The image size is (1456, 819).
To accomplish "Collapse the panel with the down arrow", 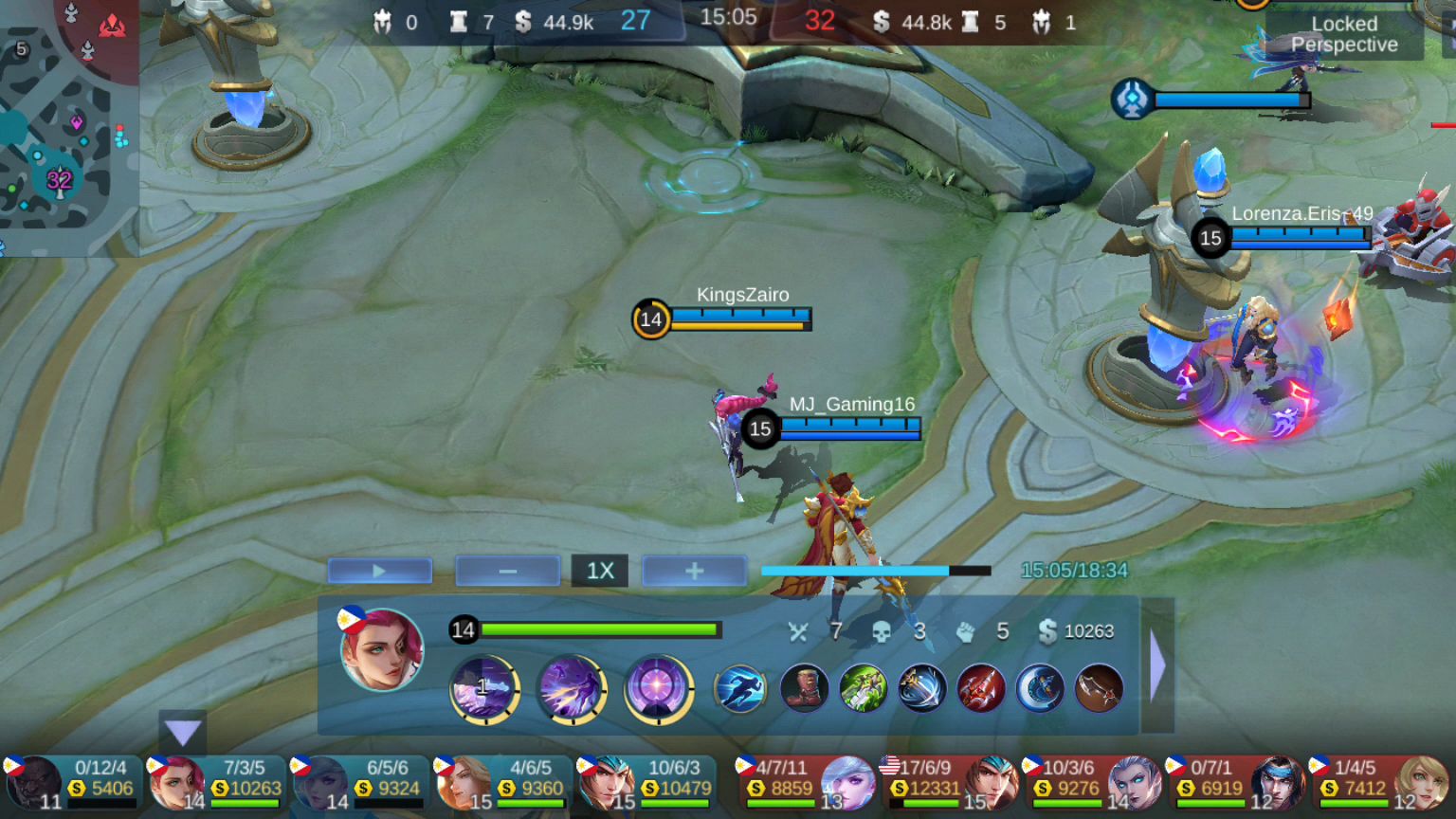I will pyautogui.click(x=182, y=732).
